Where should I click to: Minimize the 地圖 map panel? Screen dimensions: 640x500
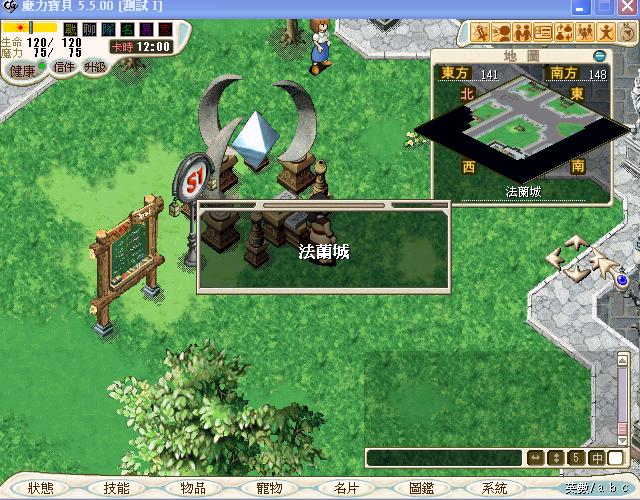(599, 56)
